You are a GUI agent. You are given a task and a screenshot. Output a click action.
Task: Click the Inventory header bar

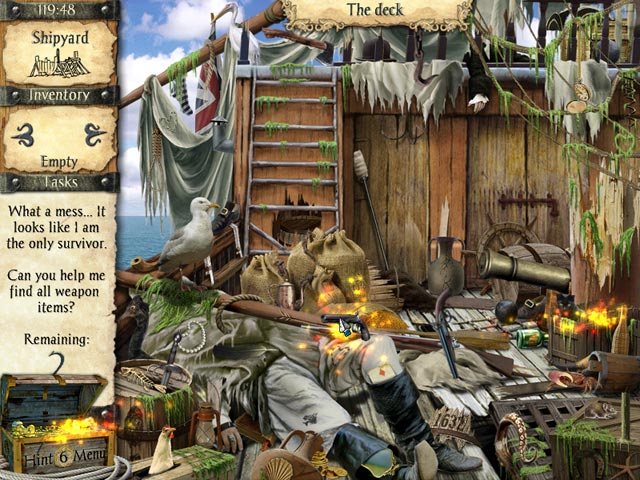click(59, 96)
